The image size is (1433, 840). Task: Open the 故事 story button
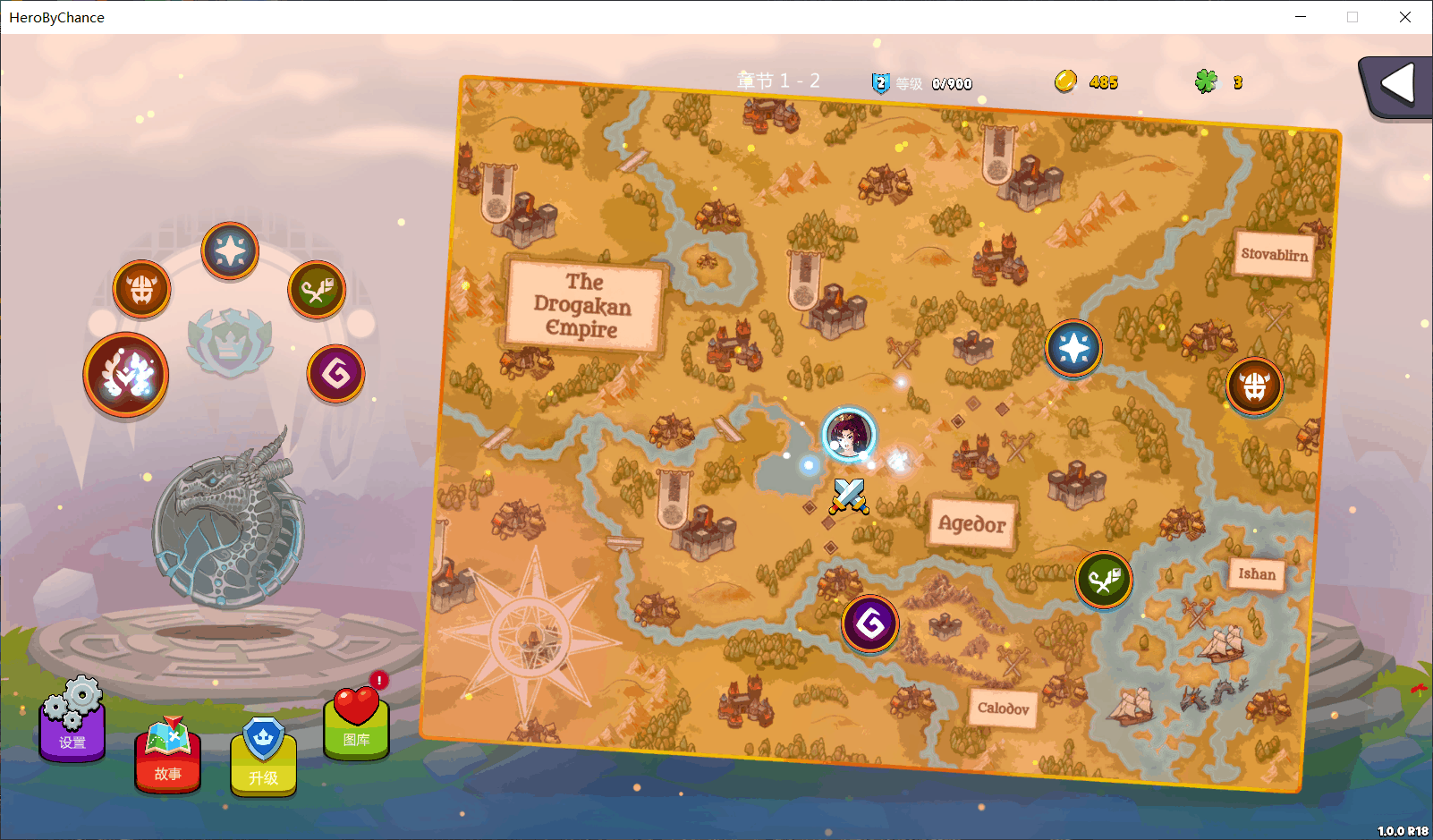point(167,757)
